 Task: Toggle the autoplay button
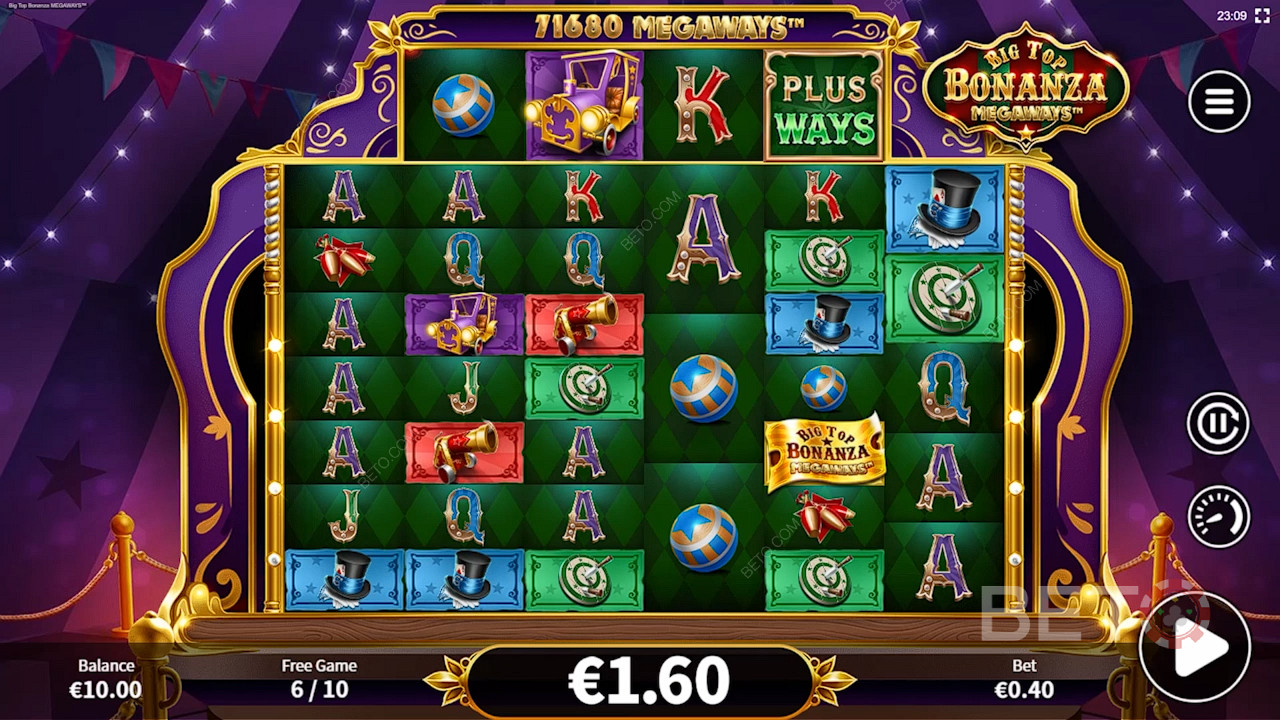[x=1218, y=423]
